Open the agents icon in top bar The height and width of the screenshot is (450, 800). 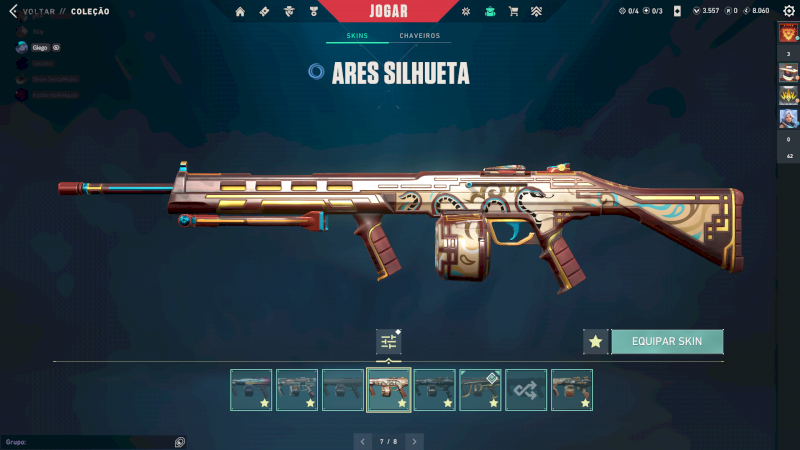coord(289,11)
